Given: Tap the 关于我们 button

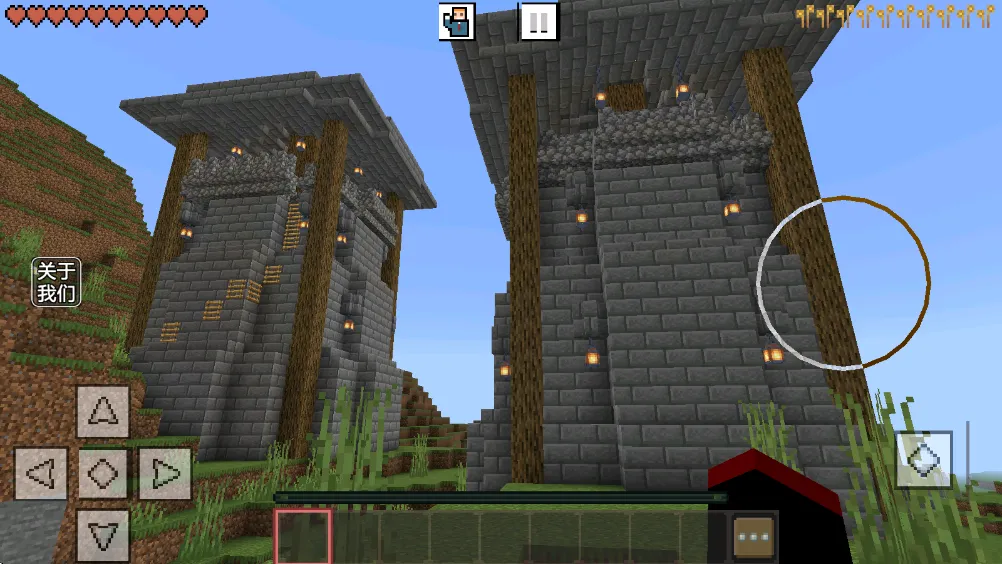Looking at the screenshot, I should point(57,282).
